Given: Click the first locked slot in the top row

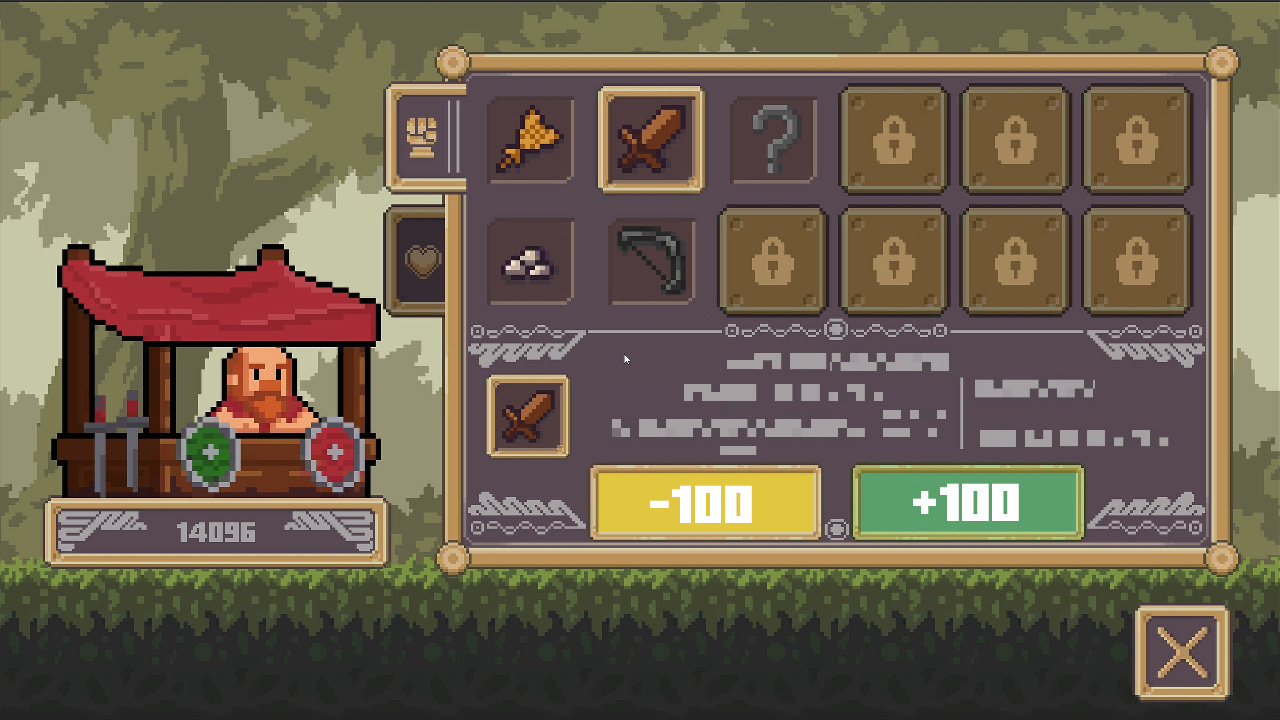Looking at the screenshot, I should pos(893,138).
